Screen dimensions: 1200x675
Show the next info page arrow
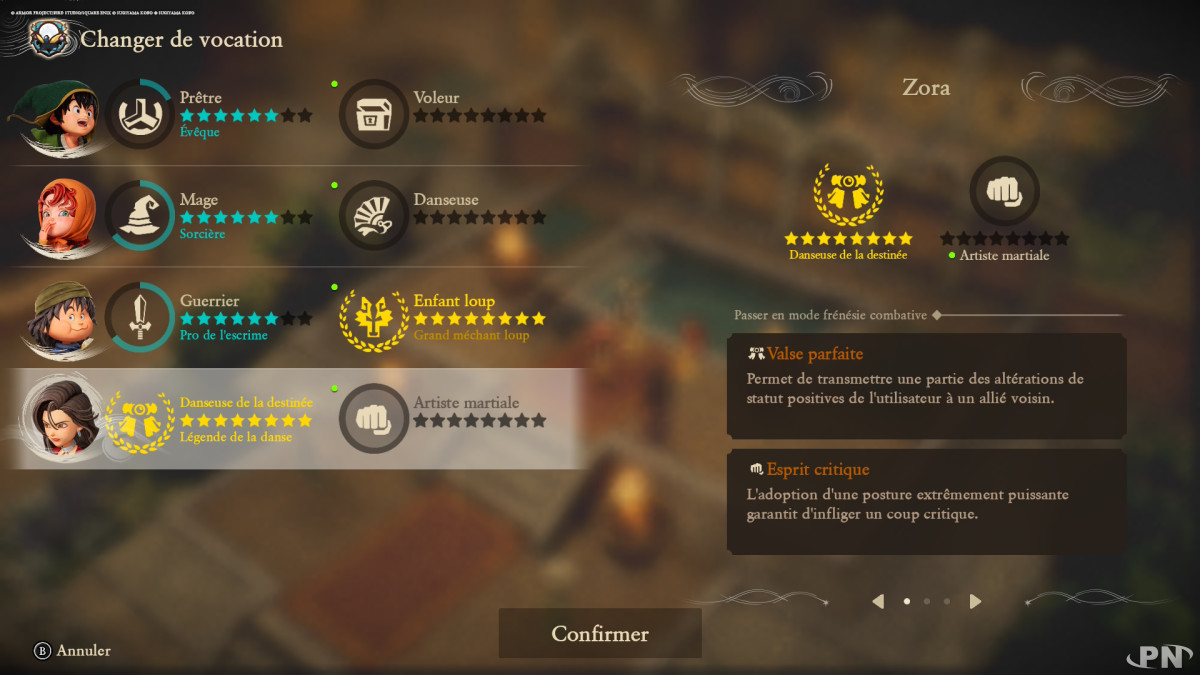click(976, 601)
